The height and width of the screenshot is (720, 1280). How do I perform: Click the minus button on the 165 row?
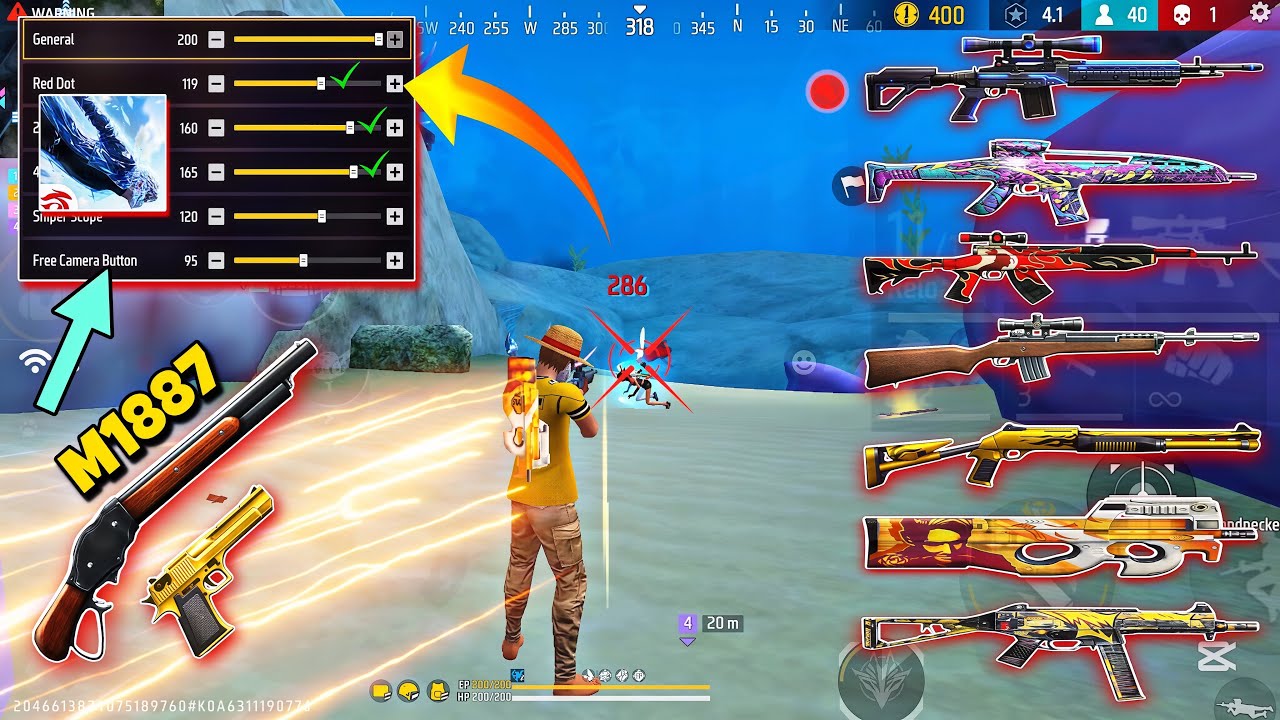tap(216, 172)
